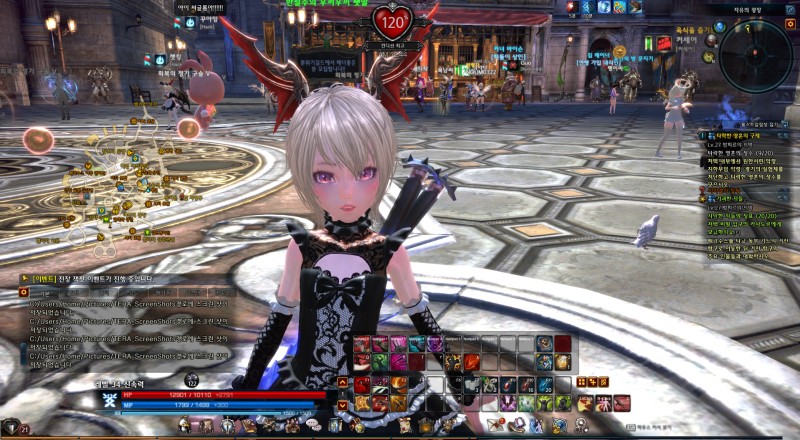This screenshot has height=440, width=800.
Task: Click the shield emblem icon in bottom-left corner
Action: (10, 427)
